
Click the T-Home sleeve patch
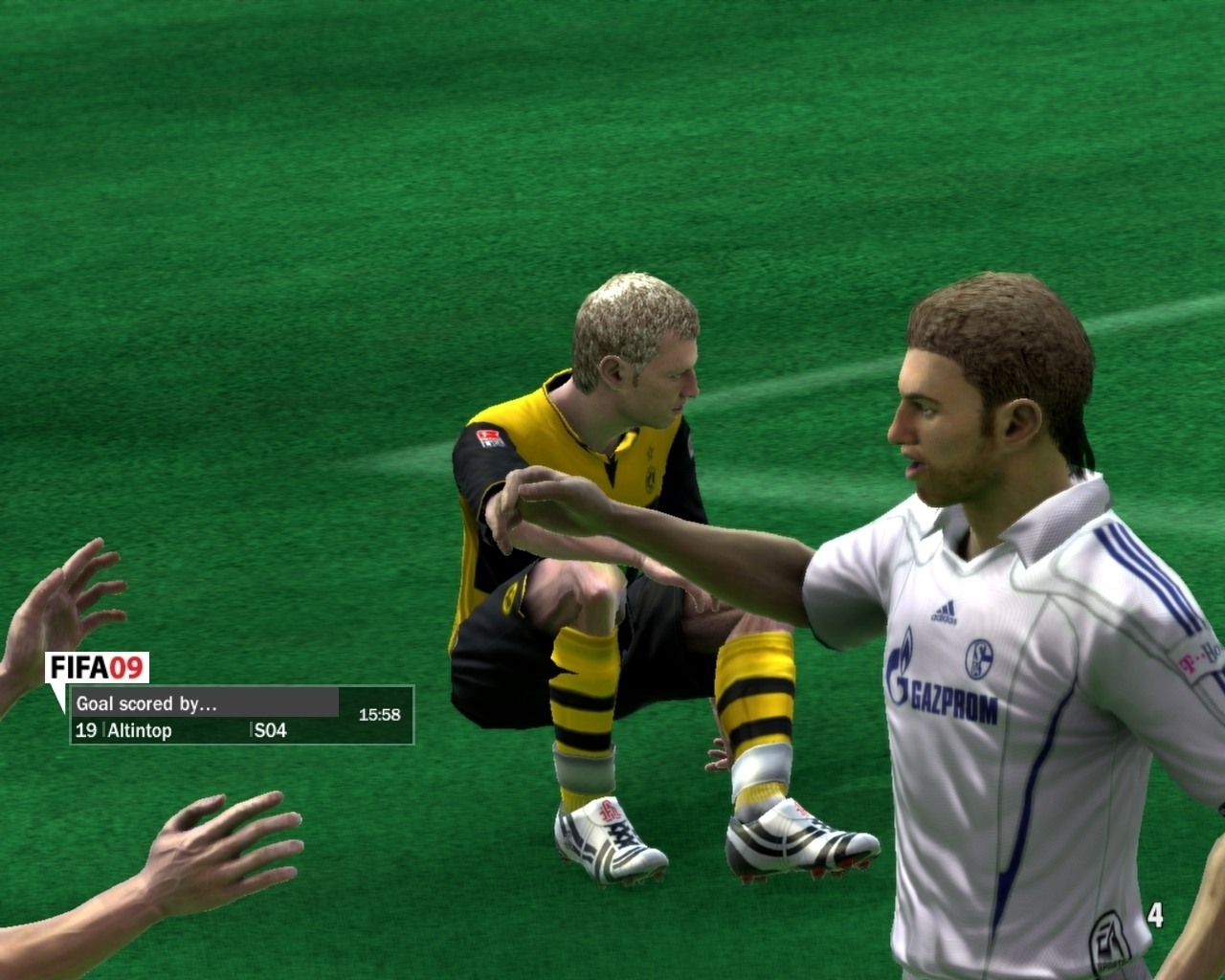point(1194,657)
